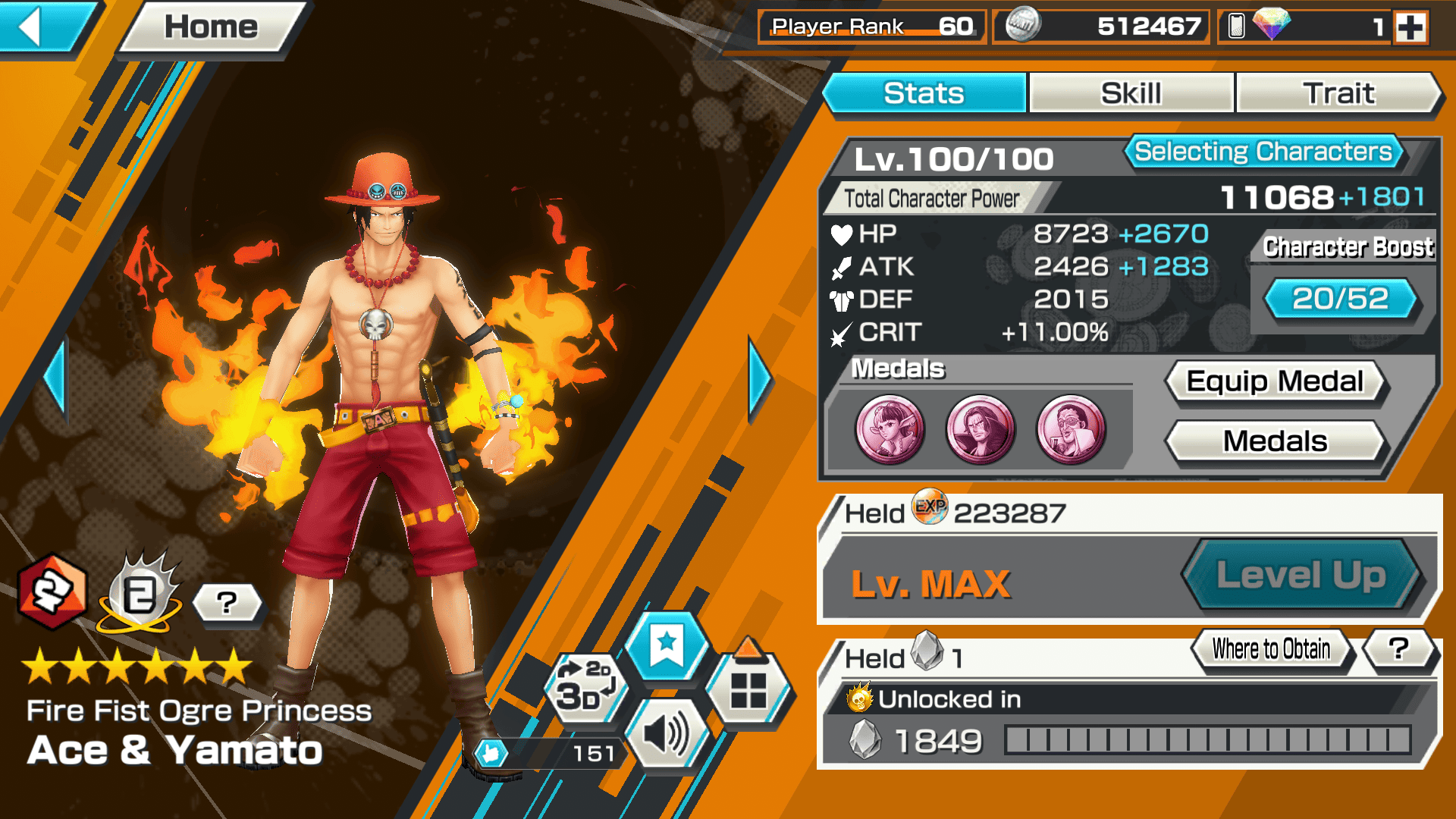
Task: Return to the Home screen
Action: (211, 27)
